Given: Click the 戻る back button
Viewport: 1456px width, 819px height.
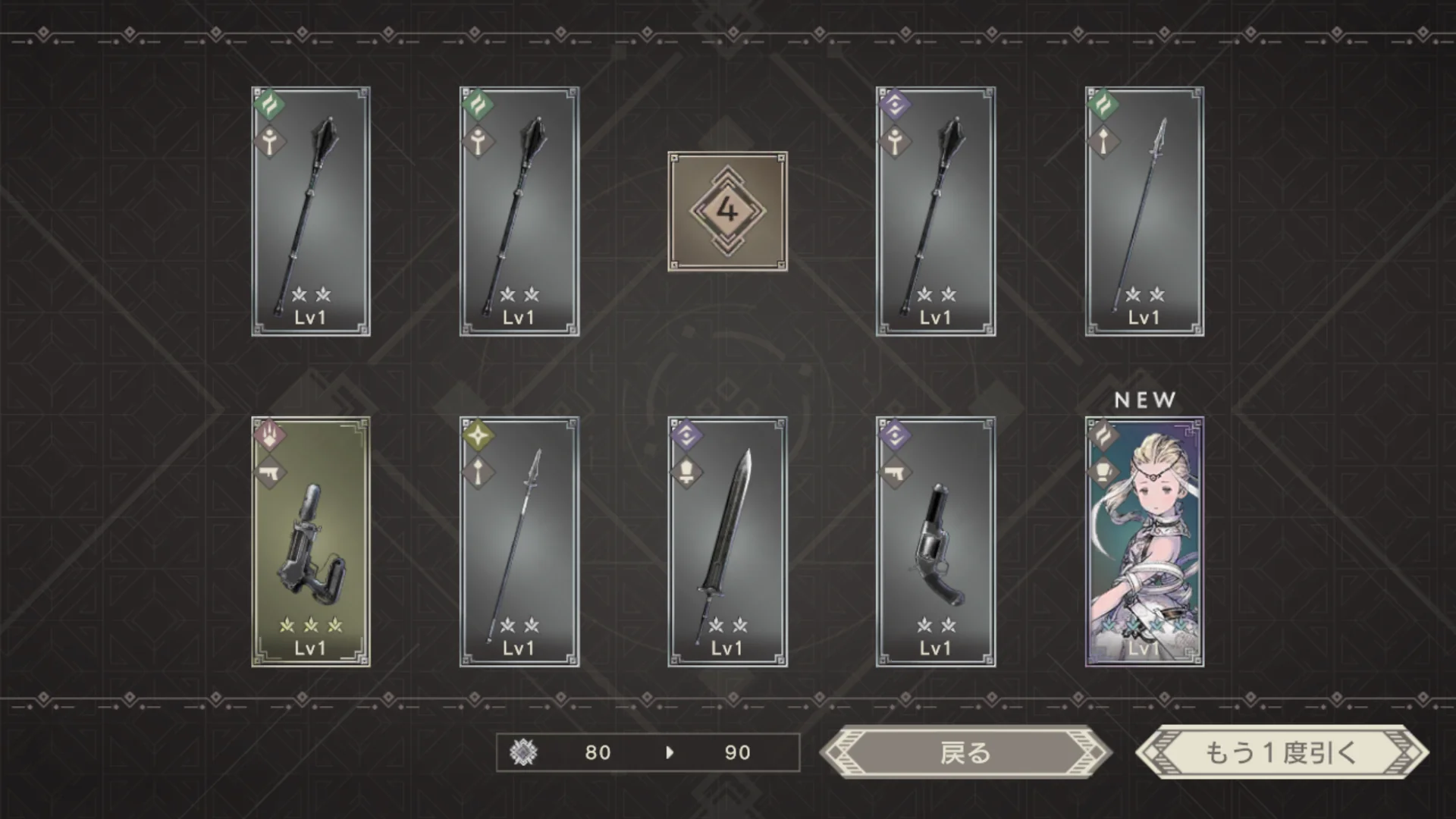Looking at the screenshot, I should coord(965,752).
